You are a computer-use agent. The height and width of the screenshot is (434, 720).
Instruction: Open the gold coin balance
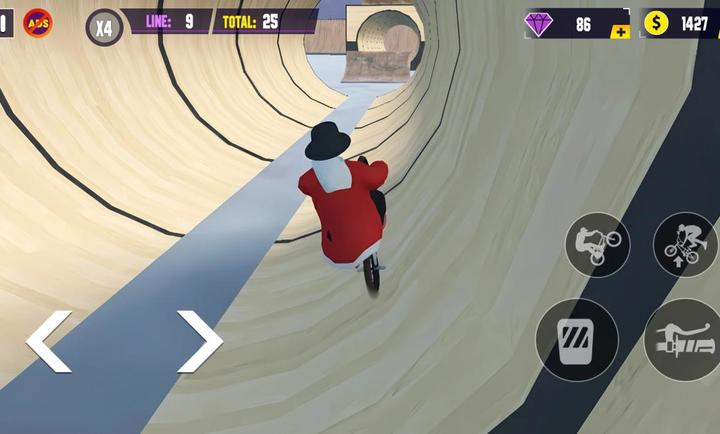coord(681,23)
